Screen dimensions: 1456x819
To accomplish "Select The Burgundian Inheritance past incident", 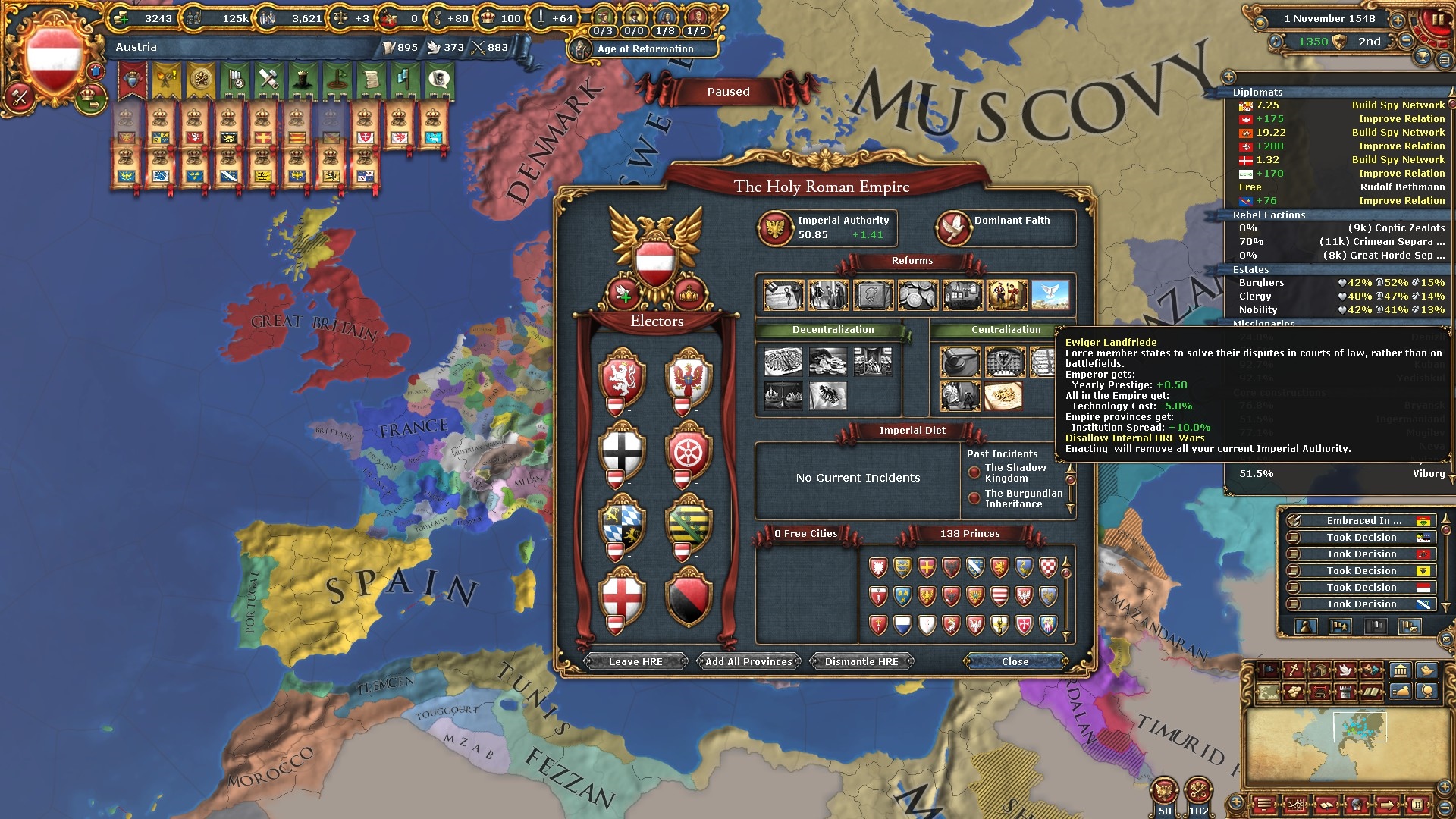I will click(1023, 499).
